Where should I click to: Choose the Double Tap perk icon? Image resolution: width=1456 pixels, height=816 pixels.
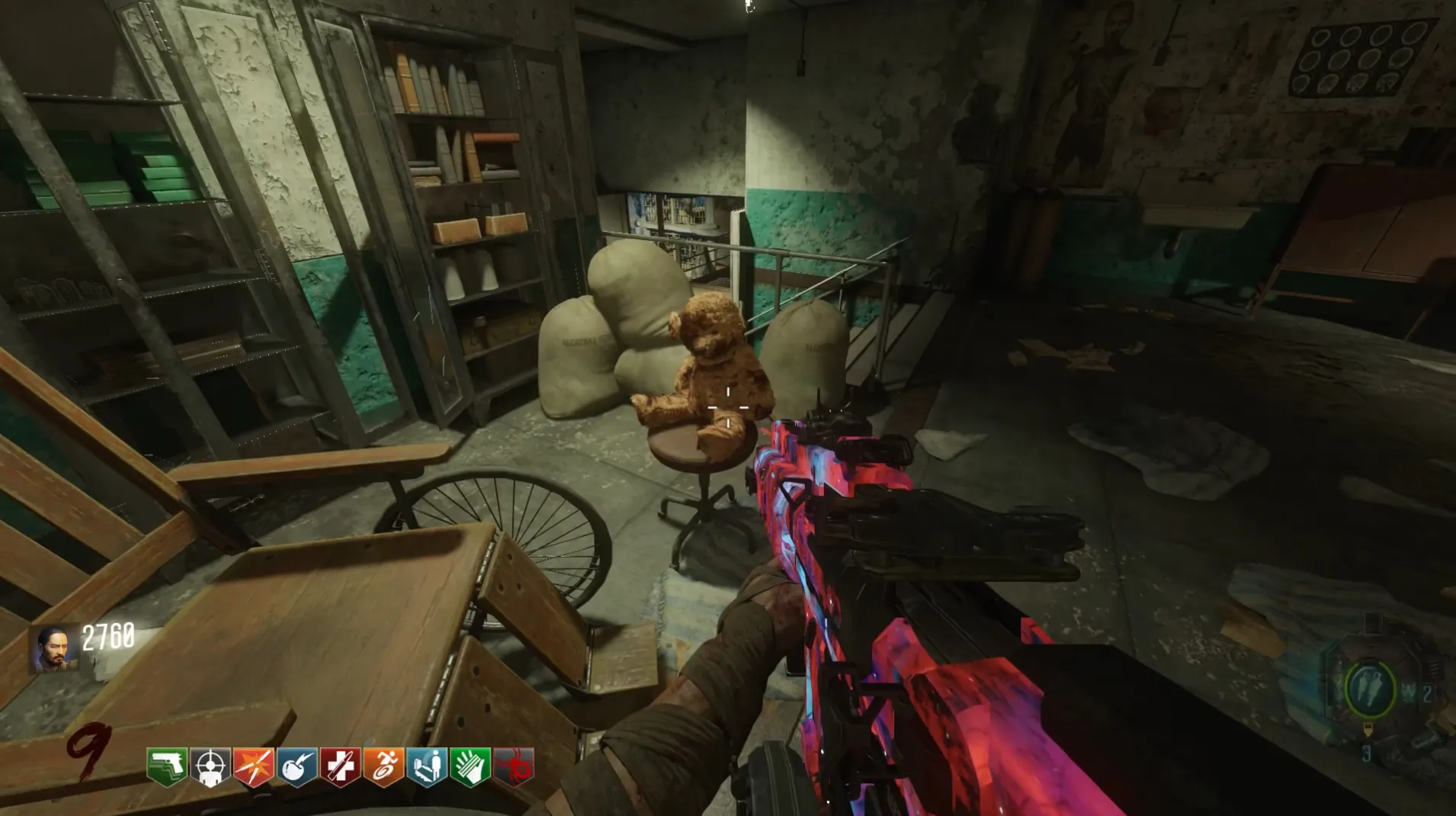[254, 766]
